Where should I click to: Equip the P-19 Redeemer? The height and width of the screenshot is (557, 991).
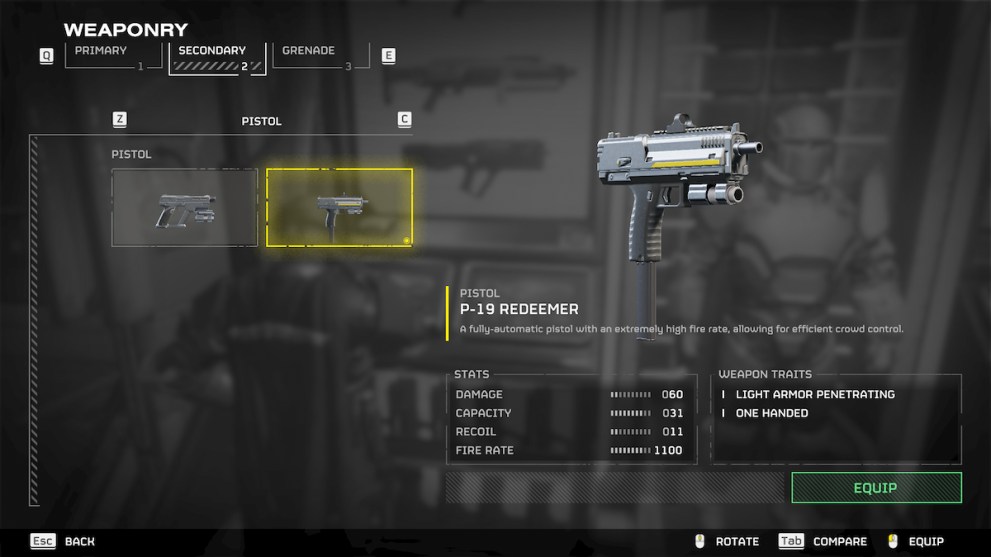[x=875, y=488]
